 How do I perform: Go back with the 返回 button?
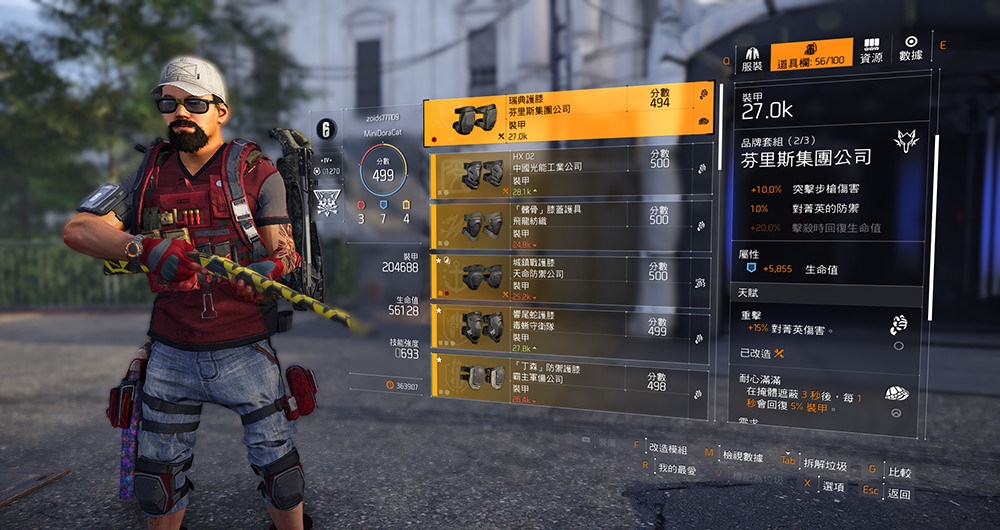point(898,494)
